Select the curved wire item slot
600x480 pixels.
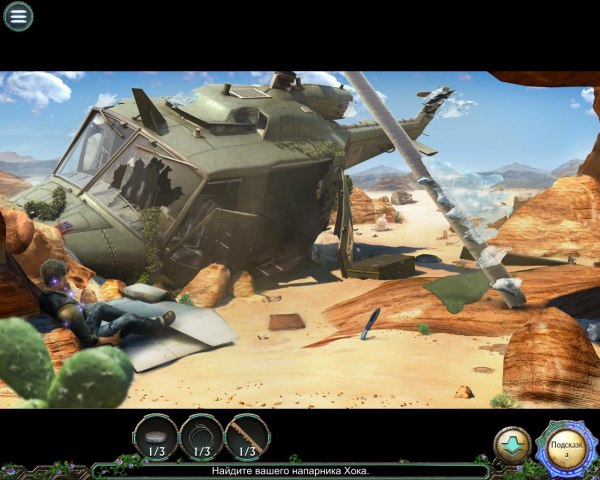pyautogui.click(x=201, y=437)
